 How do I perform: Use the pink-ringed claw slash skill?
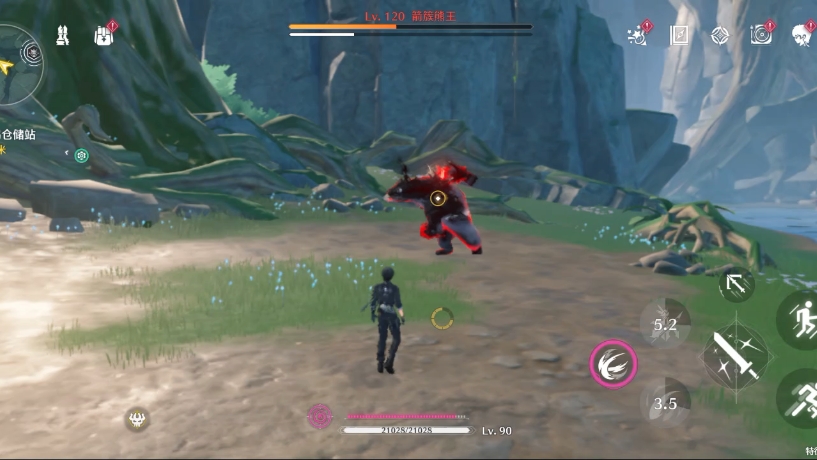coord(613,365)
